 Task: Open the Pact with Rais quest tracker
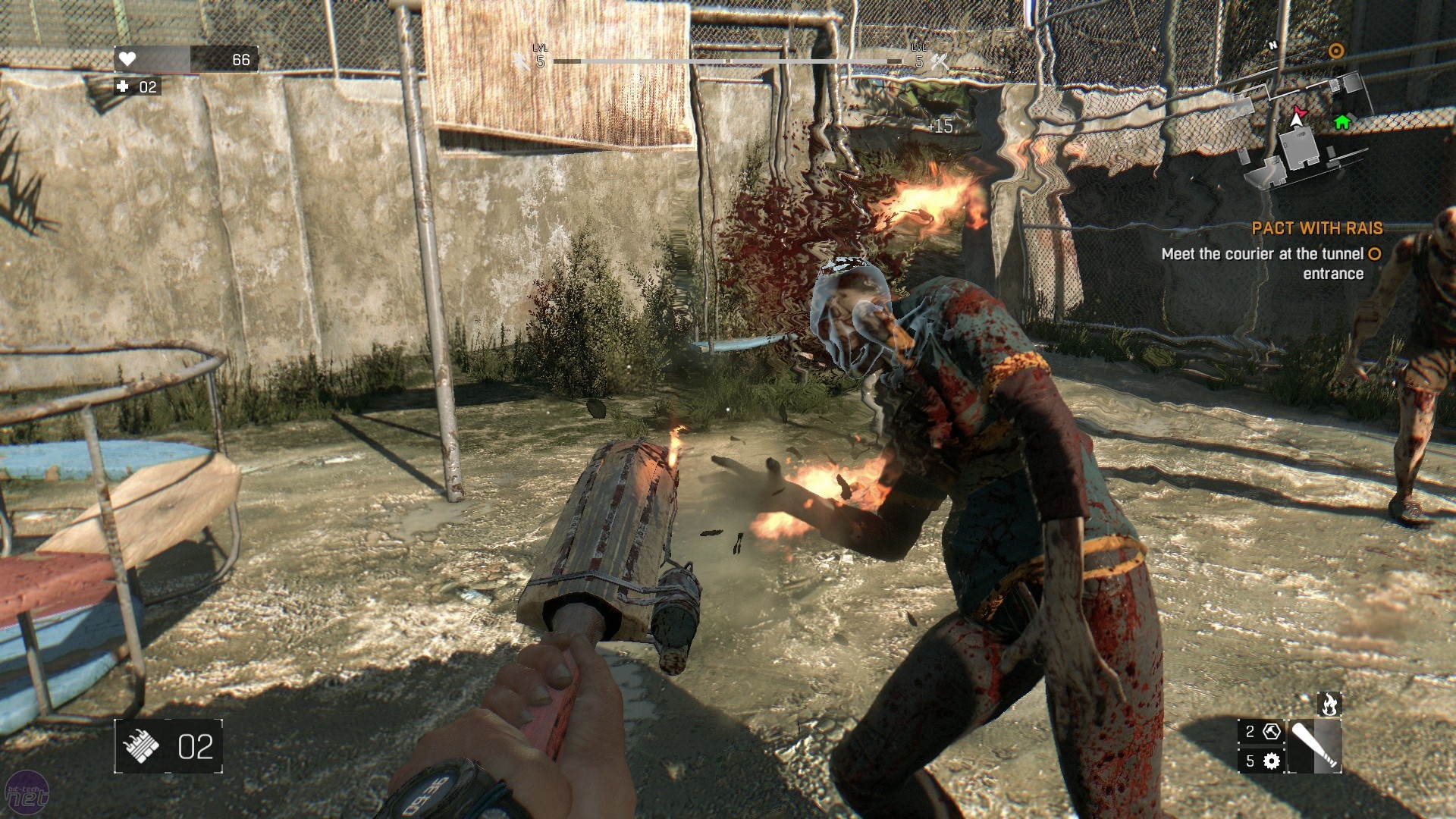1317,228
